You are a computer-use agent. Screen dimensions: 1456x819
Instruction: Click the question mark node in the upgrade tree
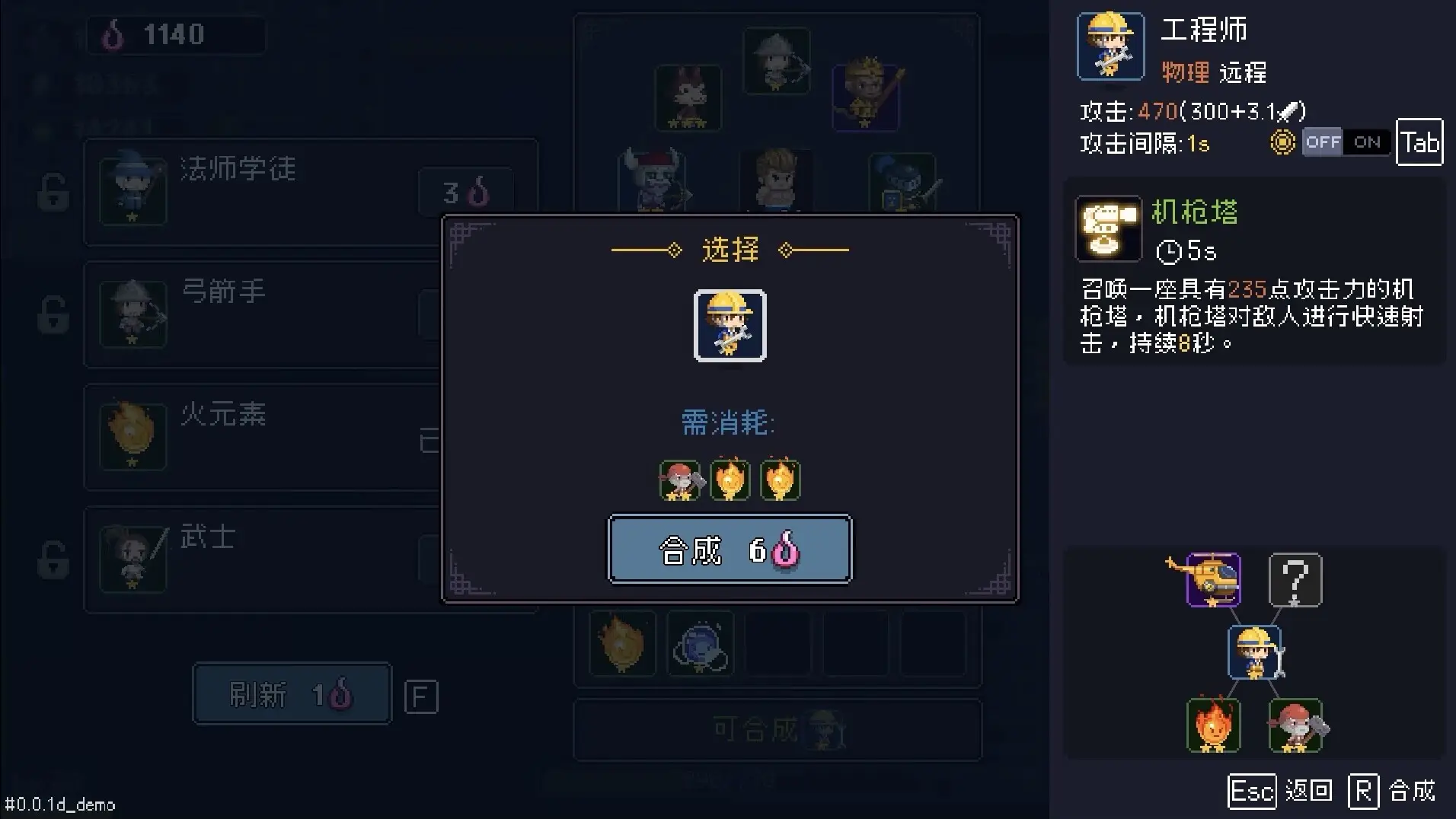(1293, 580)
